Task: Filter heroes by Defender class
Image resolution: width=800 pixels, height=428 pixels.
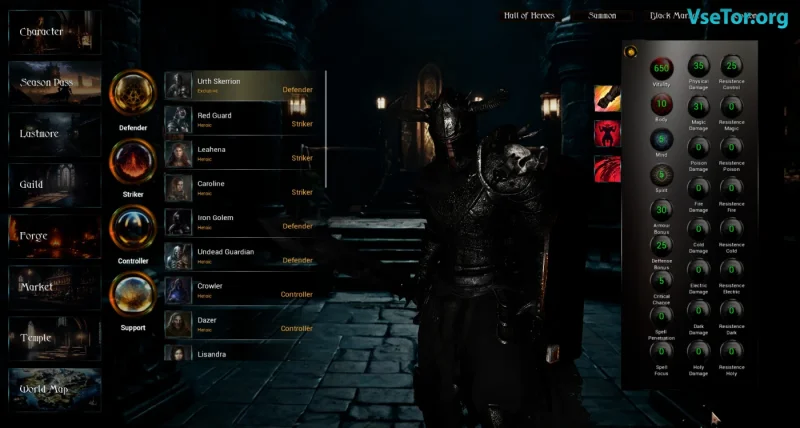Action: point(133,94)
